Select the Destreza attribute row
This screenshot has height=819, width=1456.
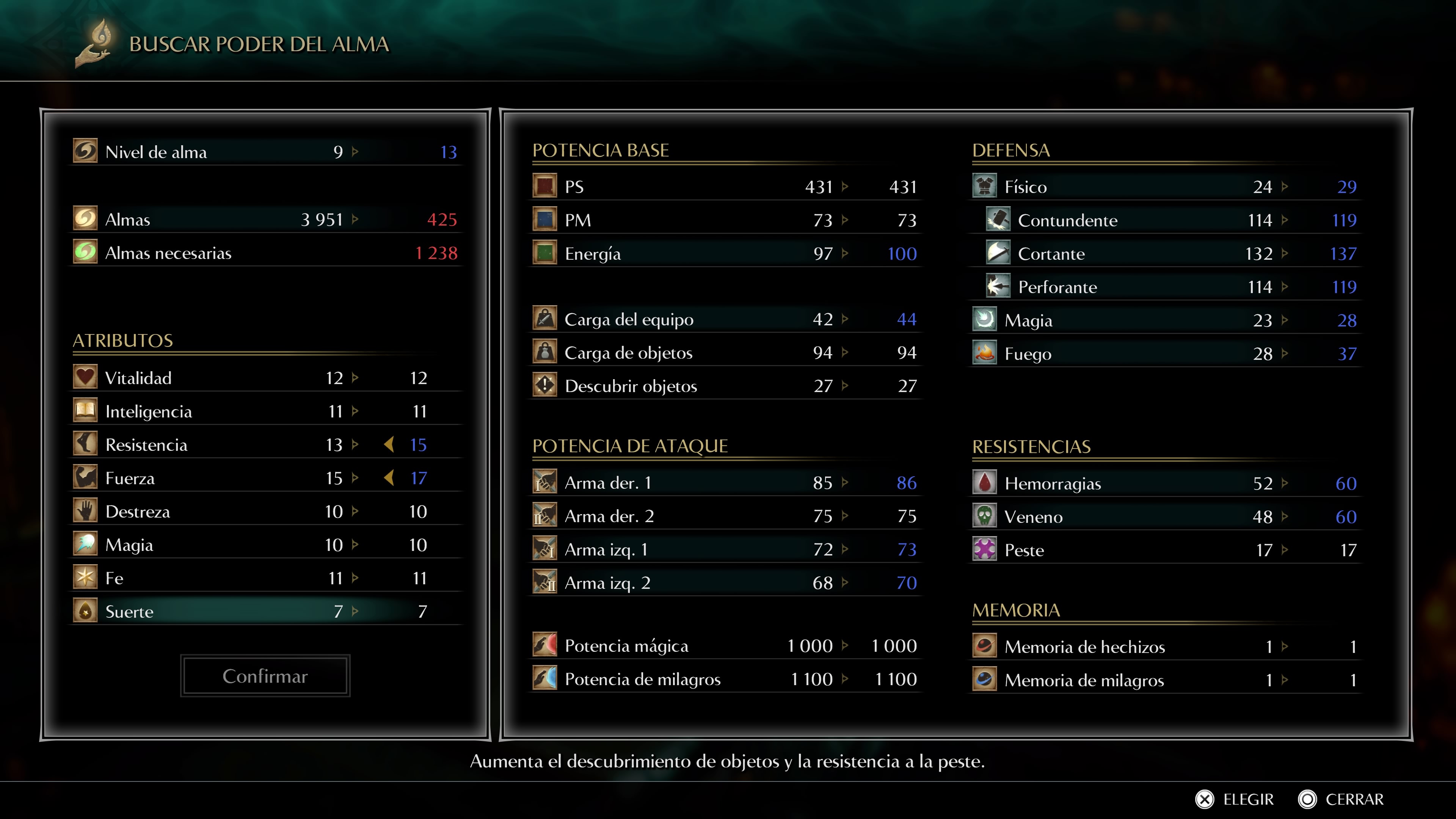[266, 511]
